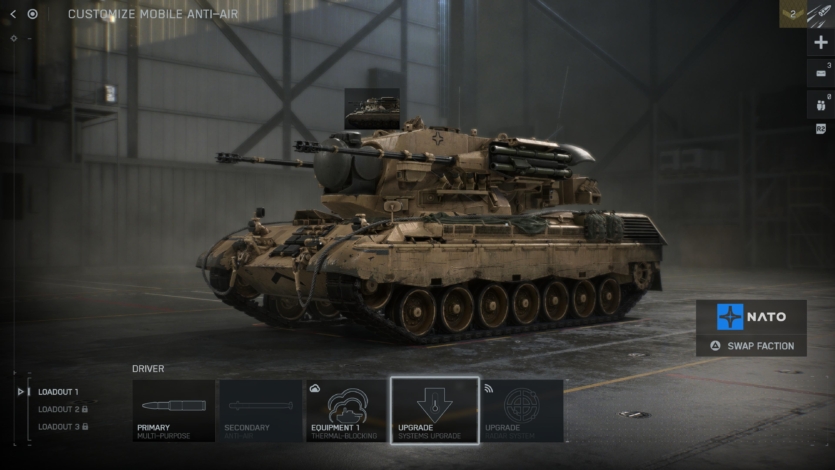Open the Radar System upgrade slot
The width and height of the screenshot is (835, 470).
(521, 410)
